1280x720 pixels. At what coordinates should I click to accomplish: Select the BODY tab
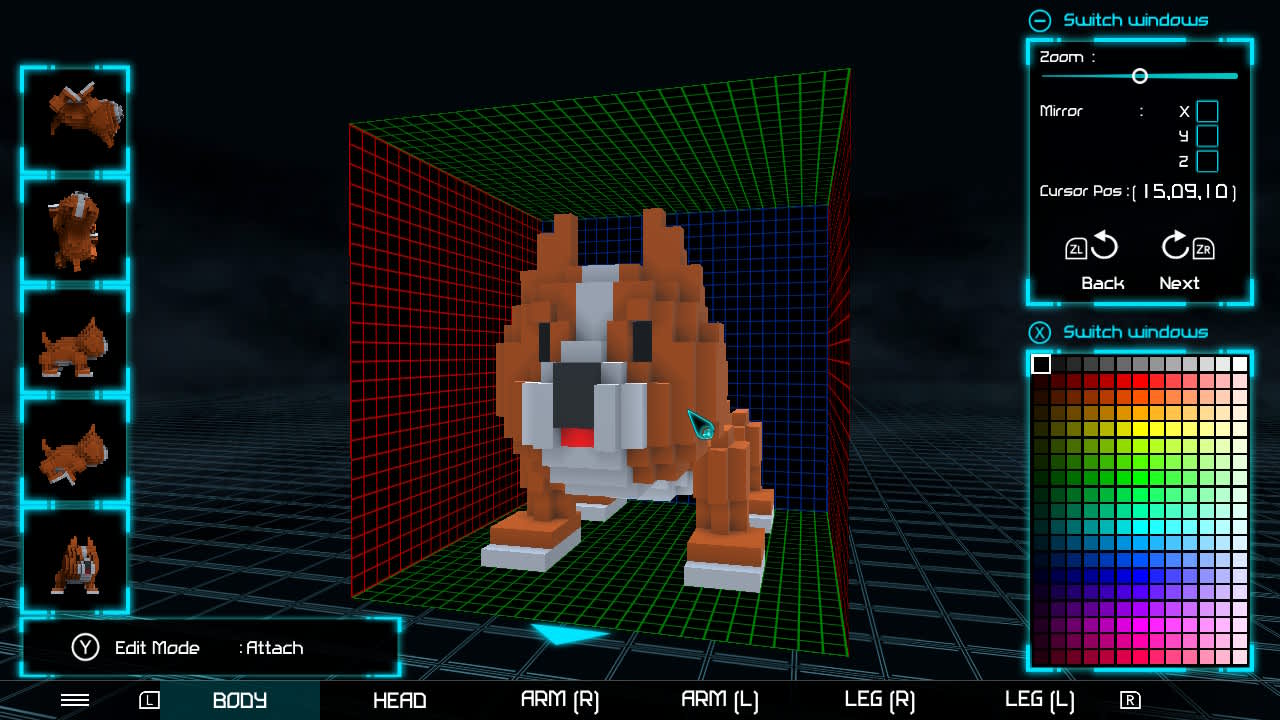tap(240, 701)
